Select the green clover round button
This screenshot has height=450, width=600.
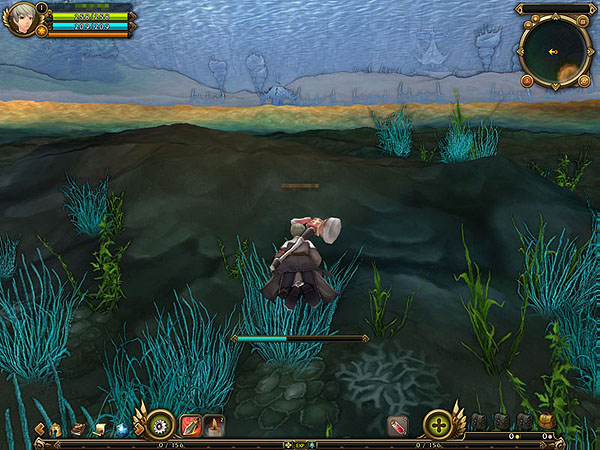pos(439,425)
